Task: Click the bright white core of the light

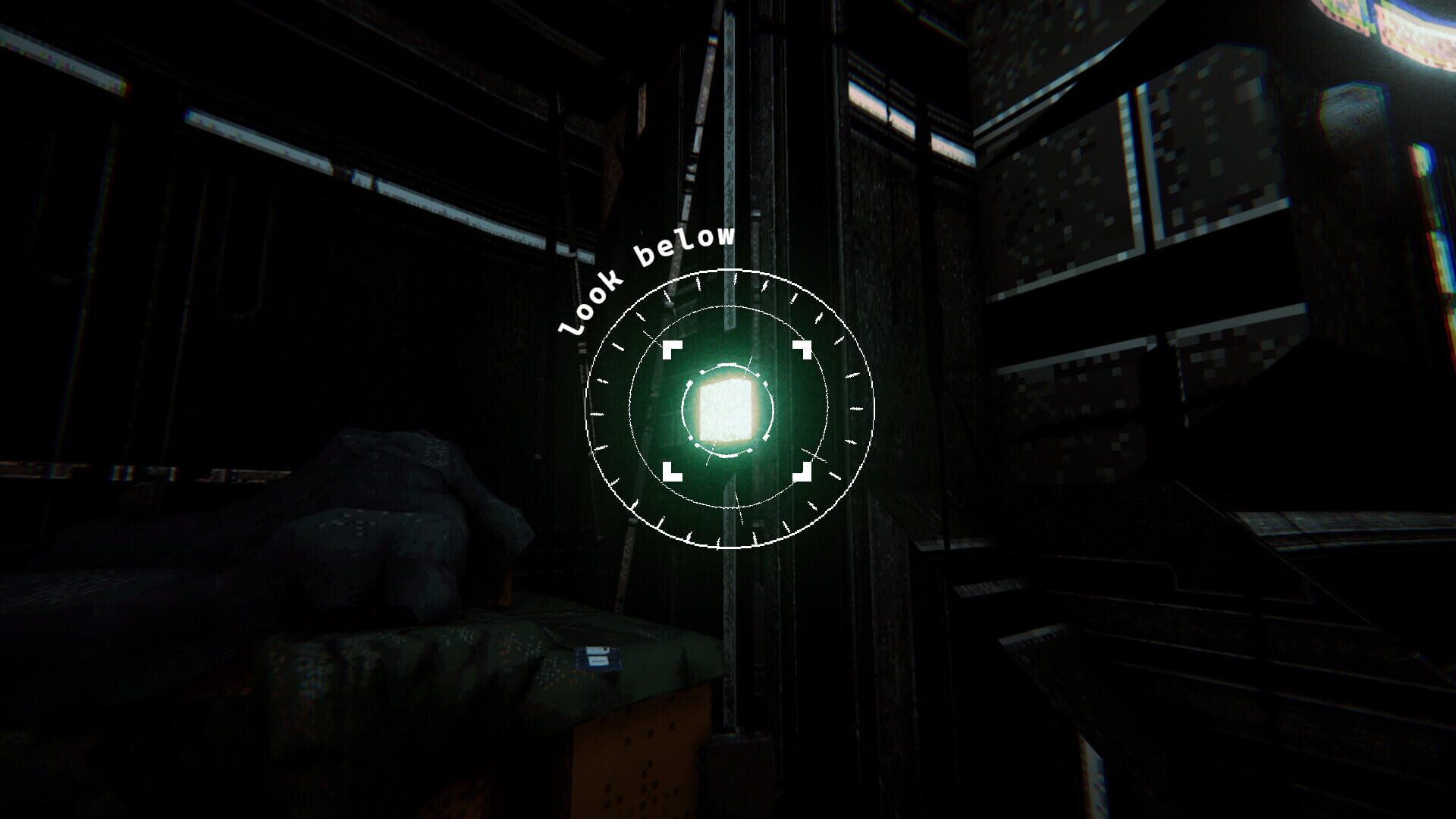Action: click(728, 412)
